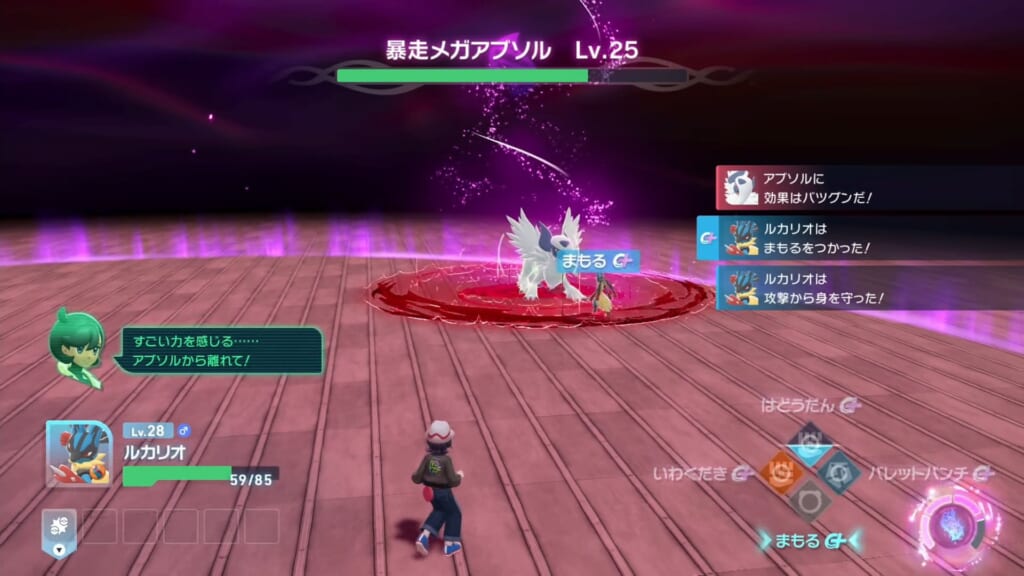Activate まもる on the move wheel
1024x576 pixels.
808,500
